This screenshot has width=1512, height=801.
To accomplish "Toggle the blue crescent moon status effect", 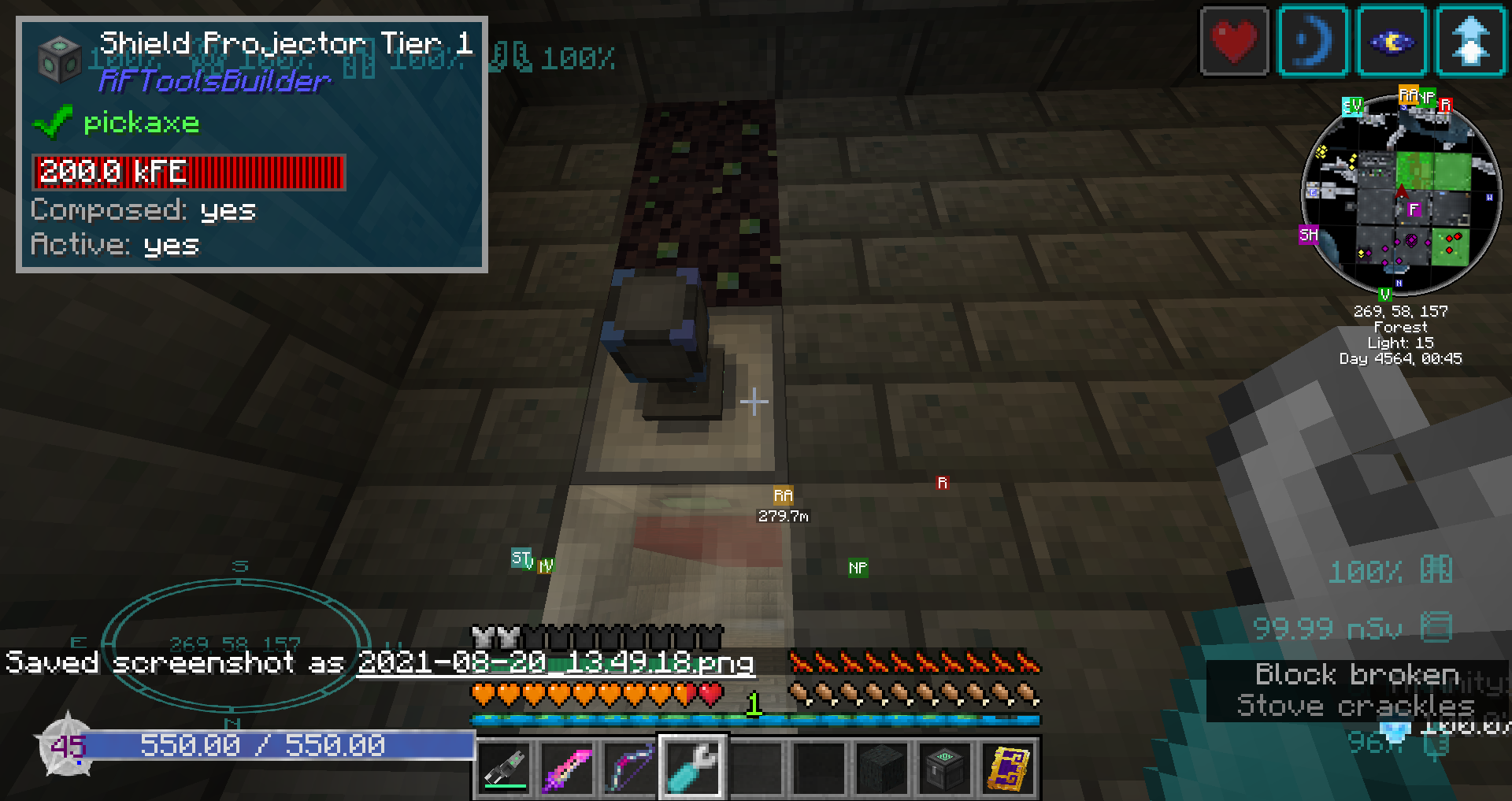I will [x=1313, y=42].
